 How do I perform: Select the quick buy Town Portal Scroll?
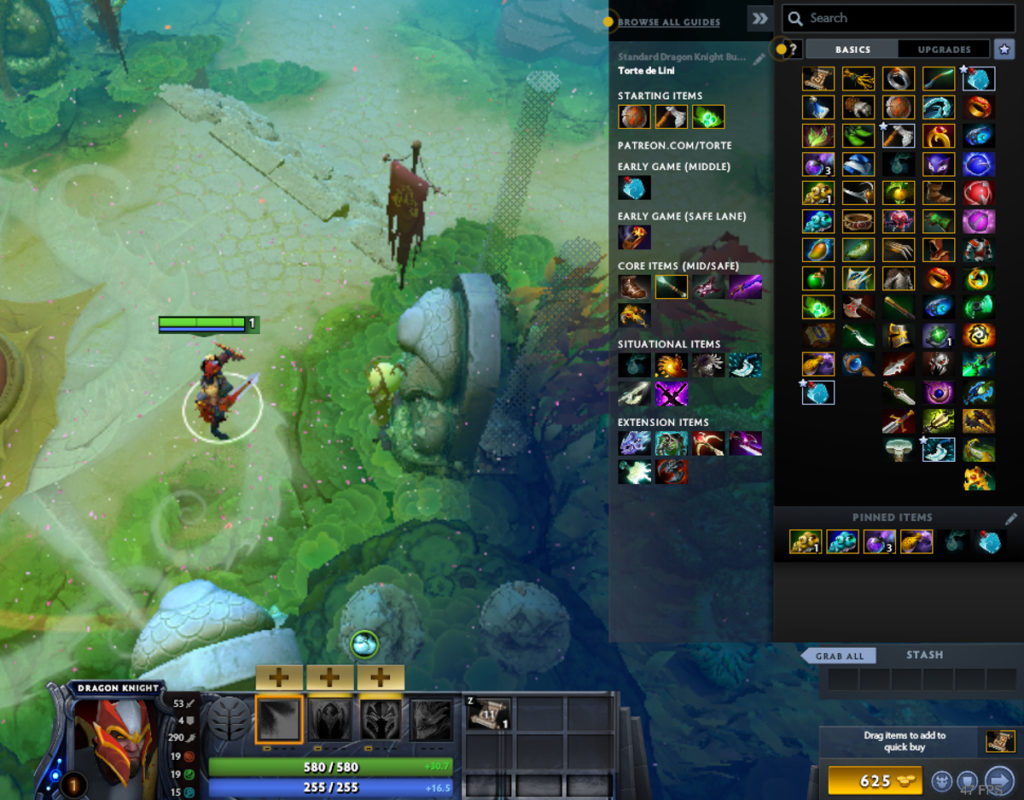1000,741
